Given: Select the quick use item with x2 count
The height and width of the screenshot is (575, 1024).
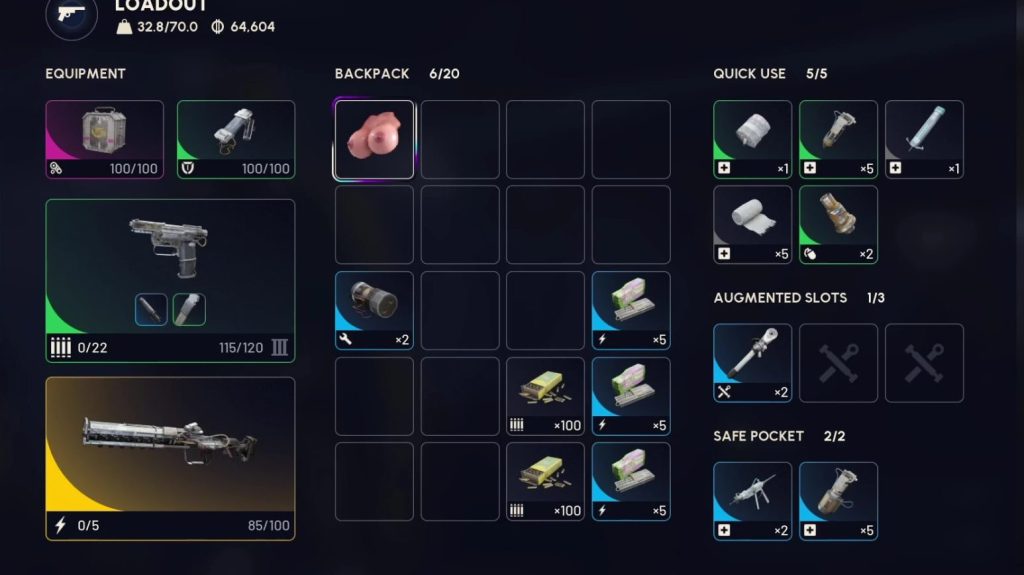Looking at the screenshot, I should point(838,224).
